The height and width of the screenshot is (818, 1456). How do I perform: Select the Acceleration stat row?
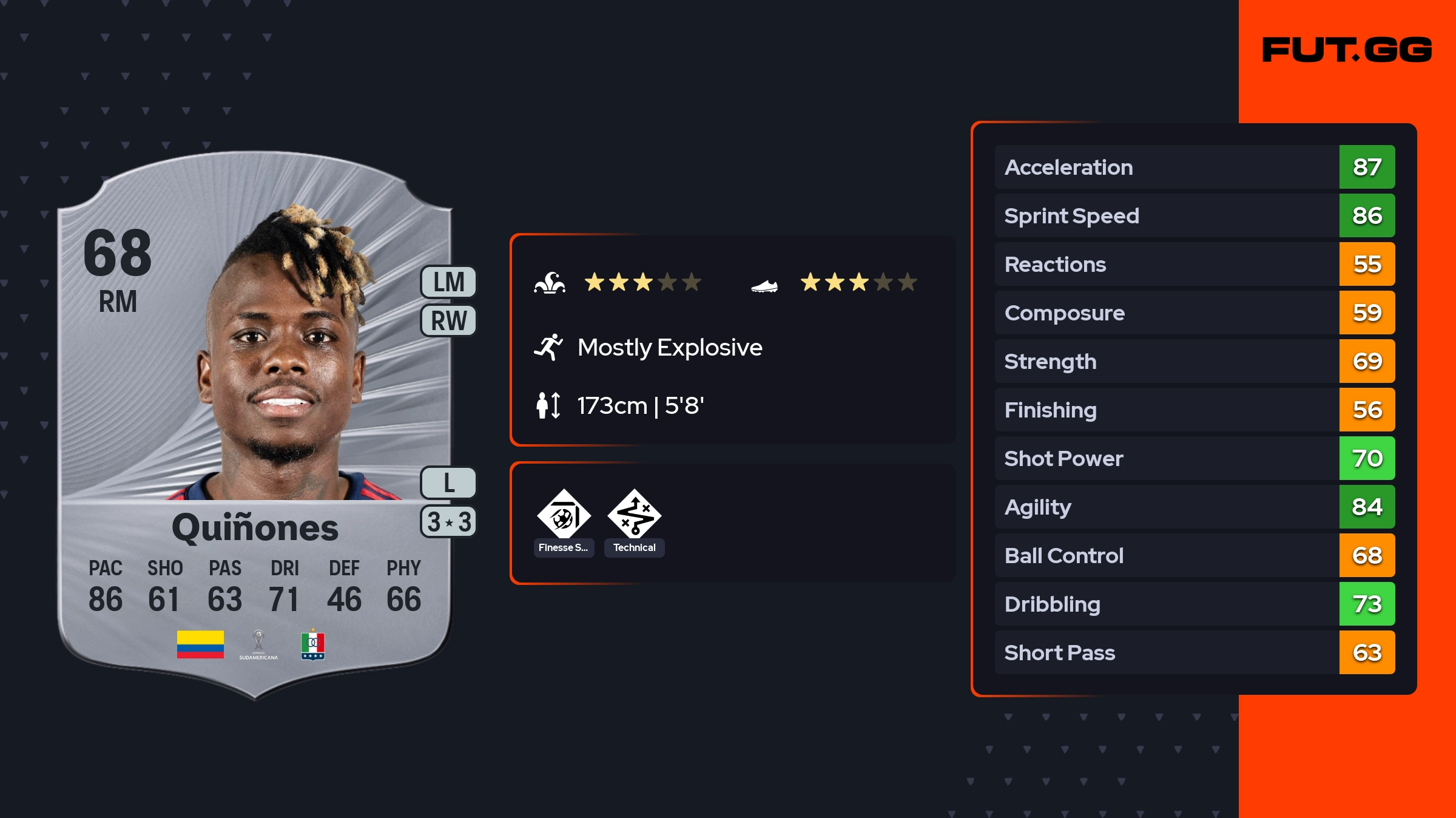[1194, 167]
